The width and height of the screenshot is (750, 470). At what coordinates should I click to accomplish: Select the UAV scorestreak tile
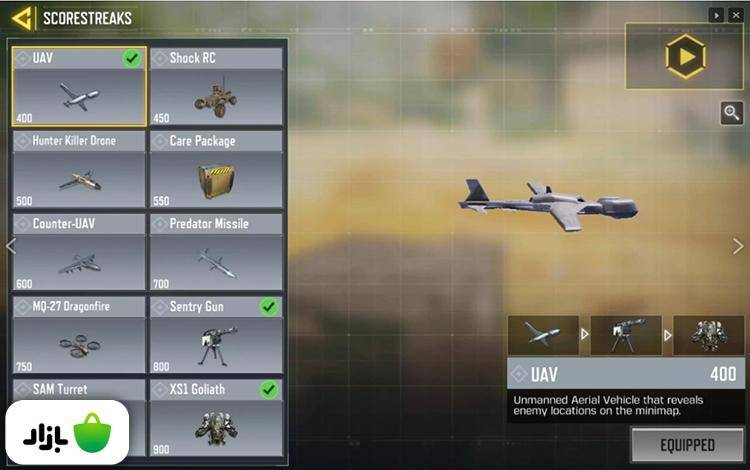tap(79, 87)
